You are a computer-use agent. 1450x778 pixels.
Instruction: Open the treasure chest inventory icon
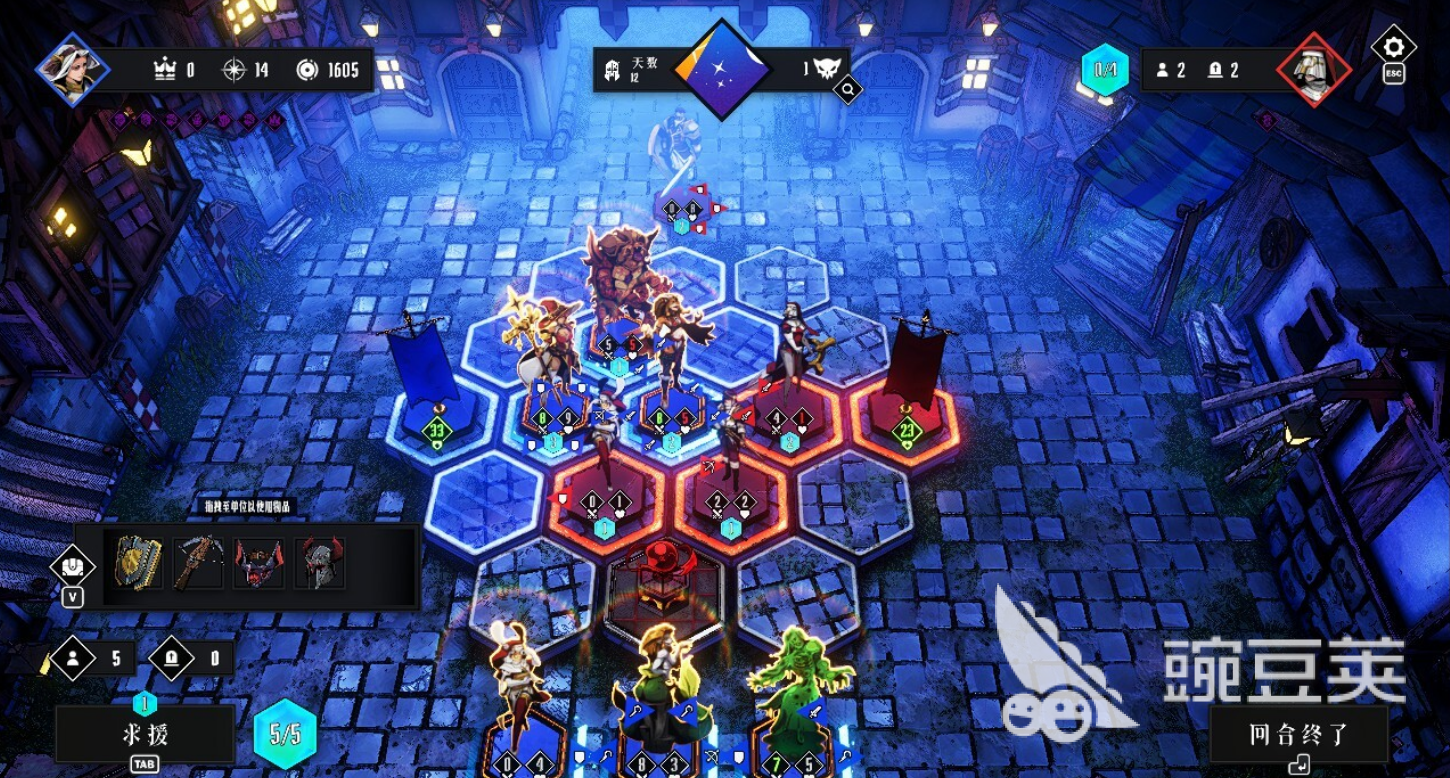coord(73,567)
